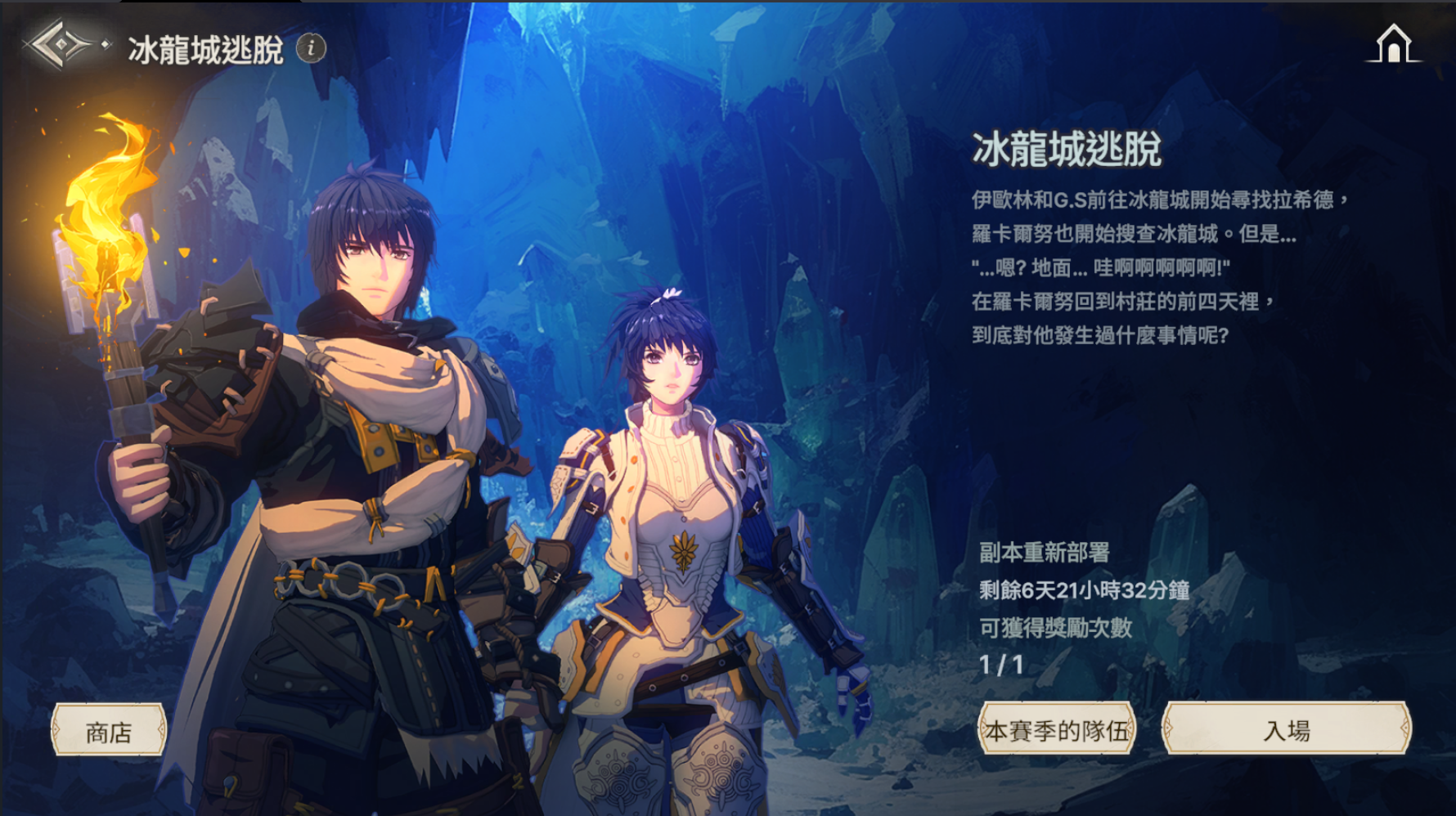Go back using the arrow emblem
The height and width of the screenshot is (816, 1456).
(x=60, y=45)
